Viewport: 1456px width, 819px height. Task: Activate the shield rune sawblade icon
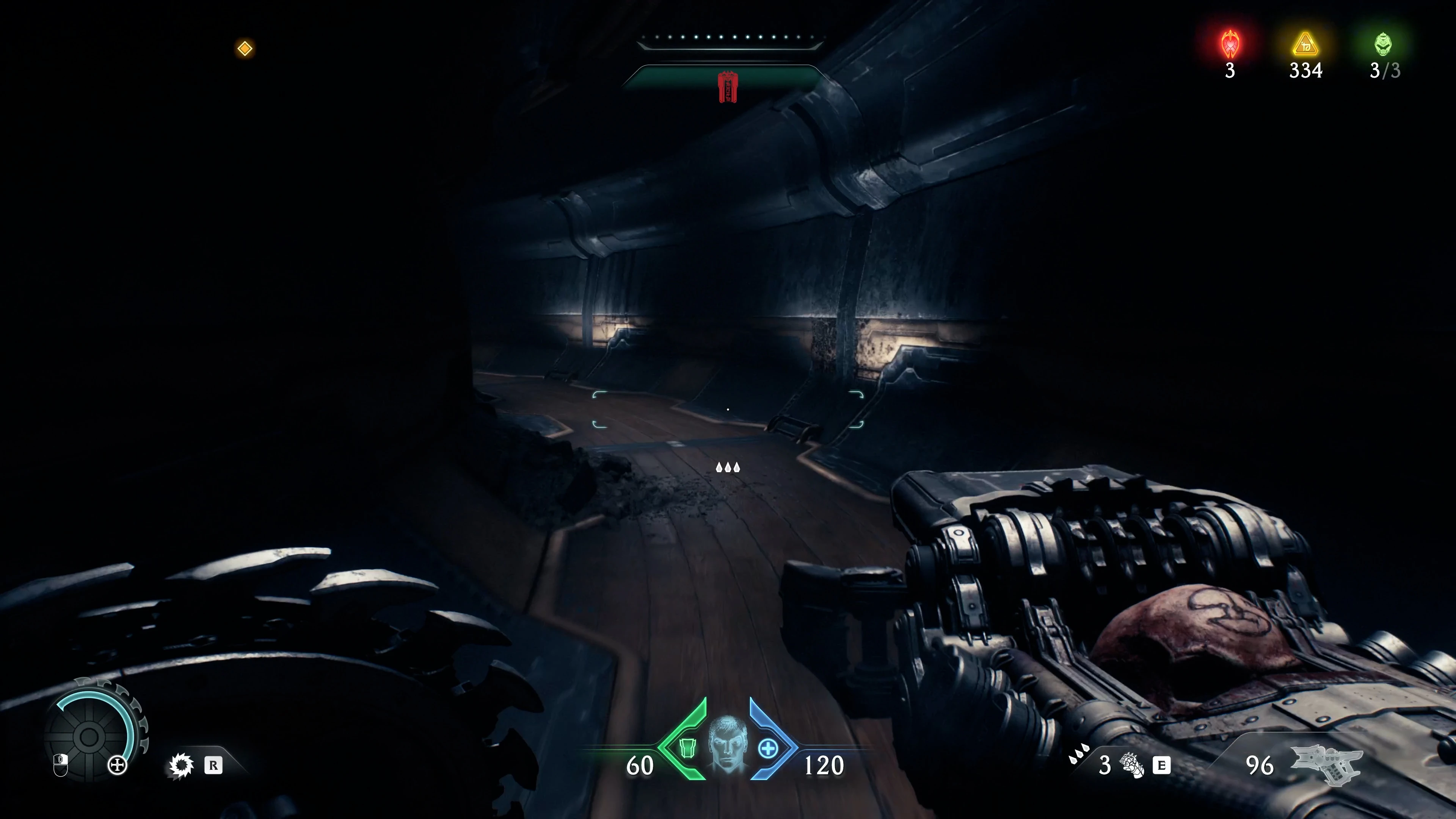pos(181,766)
